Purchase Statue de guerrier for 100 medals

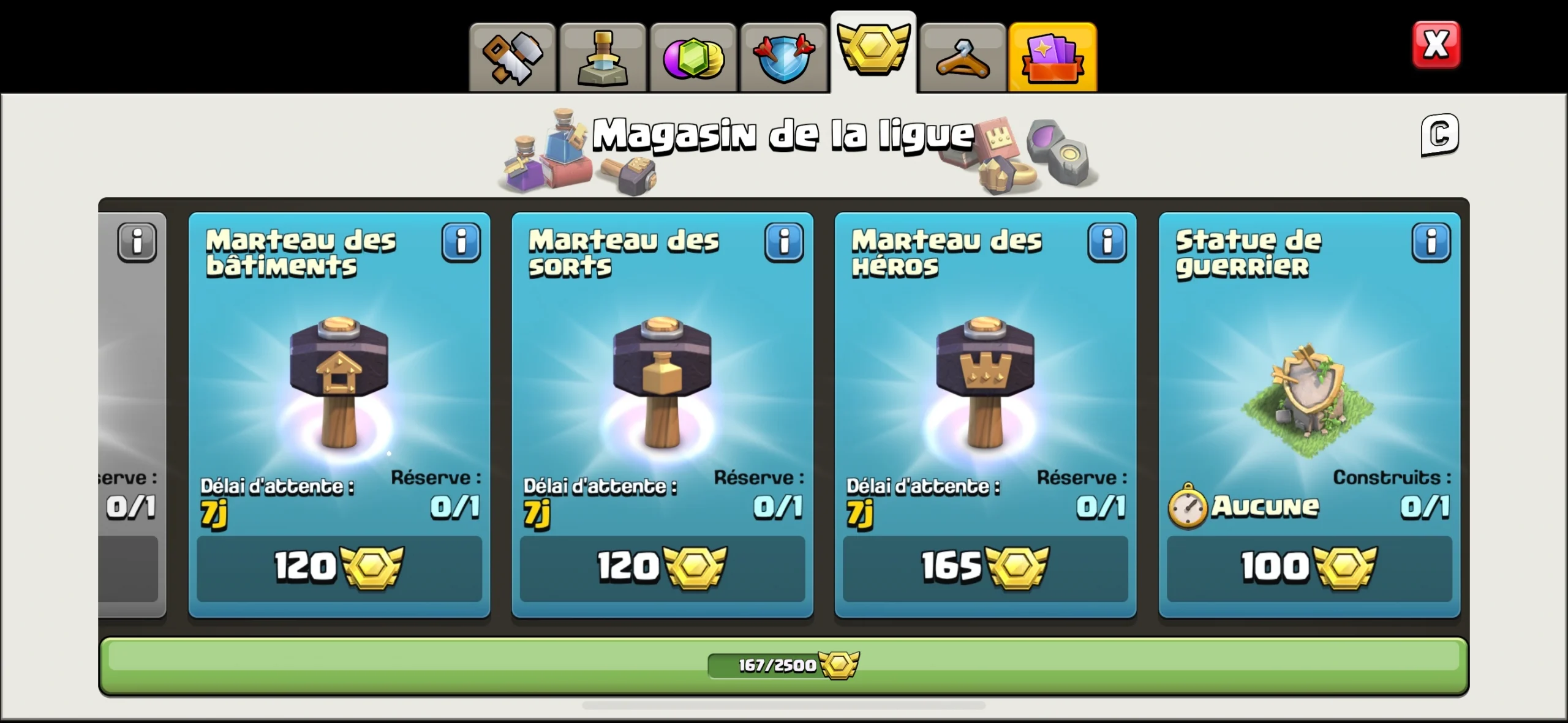point(1309,568)
